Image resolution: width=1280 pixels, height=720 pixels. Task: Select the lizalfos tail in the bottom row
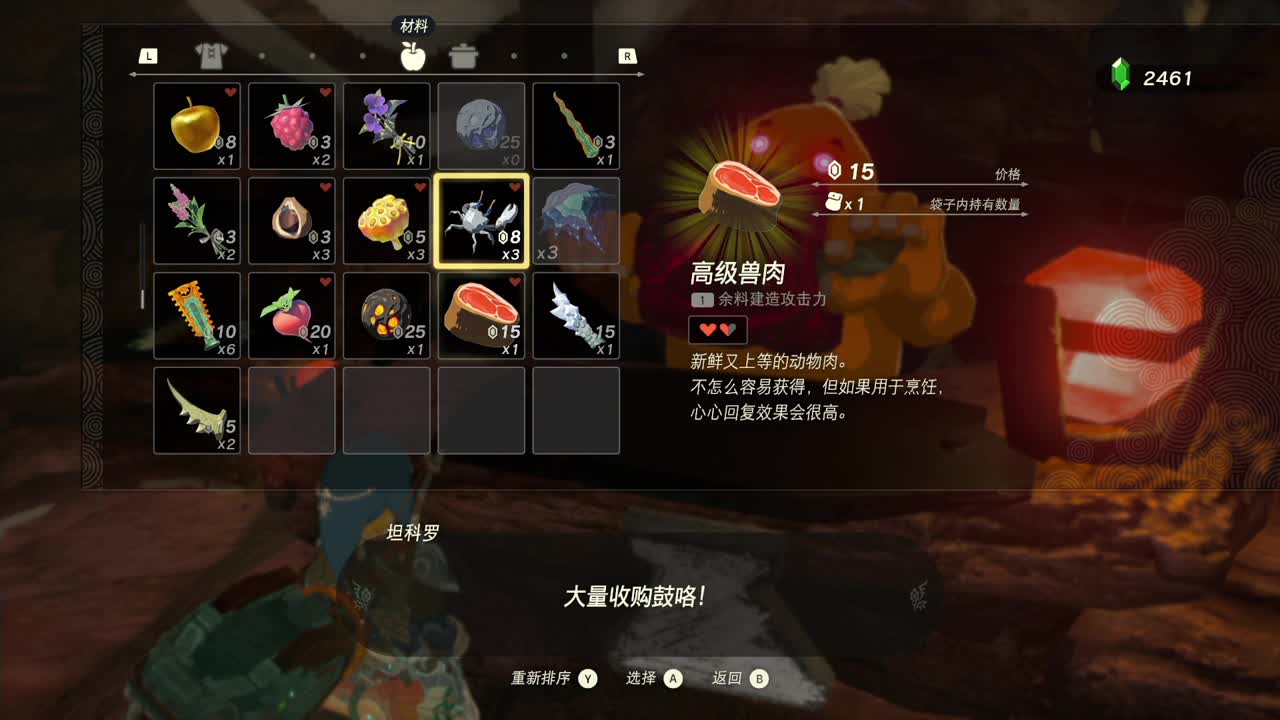tap(196, 410)
